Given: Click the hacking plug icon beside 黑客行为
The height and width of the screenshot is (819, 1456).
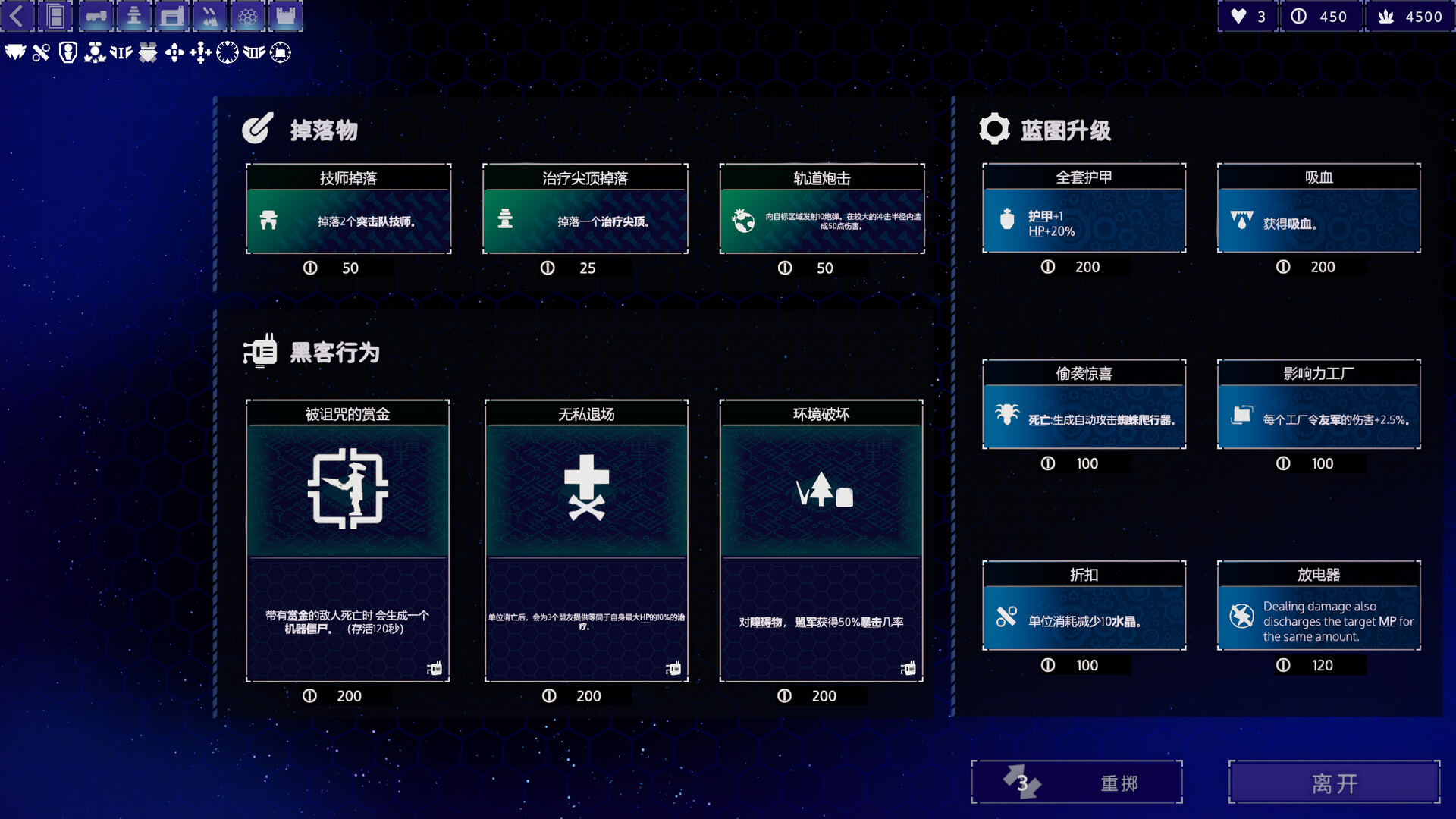Looking at the screenshot, I should click(x=261, y=351).
